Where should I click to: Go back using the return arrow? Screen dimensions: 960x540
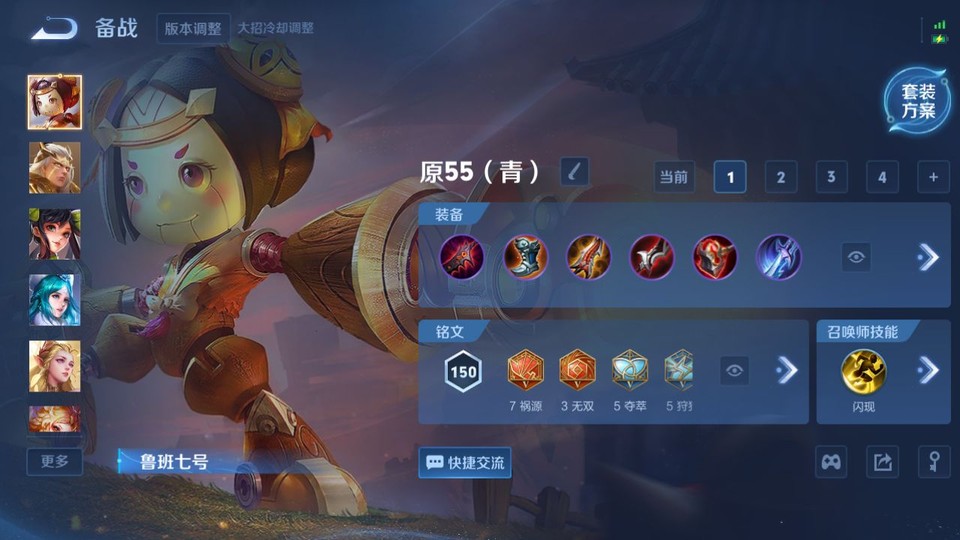(x=54, y=28)
